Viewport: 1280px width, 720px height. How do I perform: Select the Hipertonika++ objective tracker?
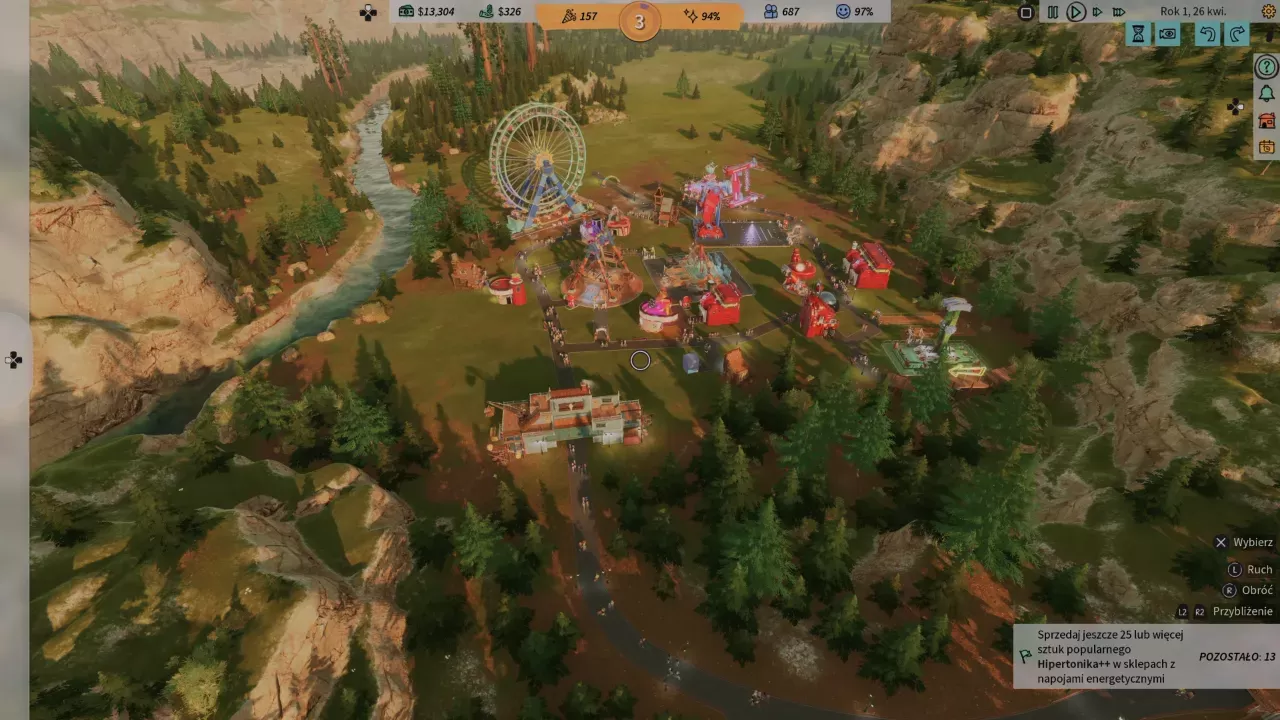[1144, 657]
